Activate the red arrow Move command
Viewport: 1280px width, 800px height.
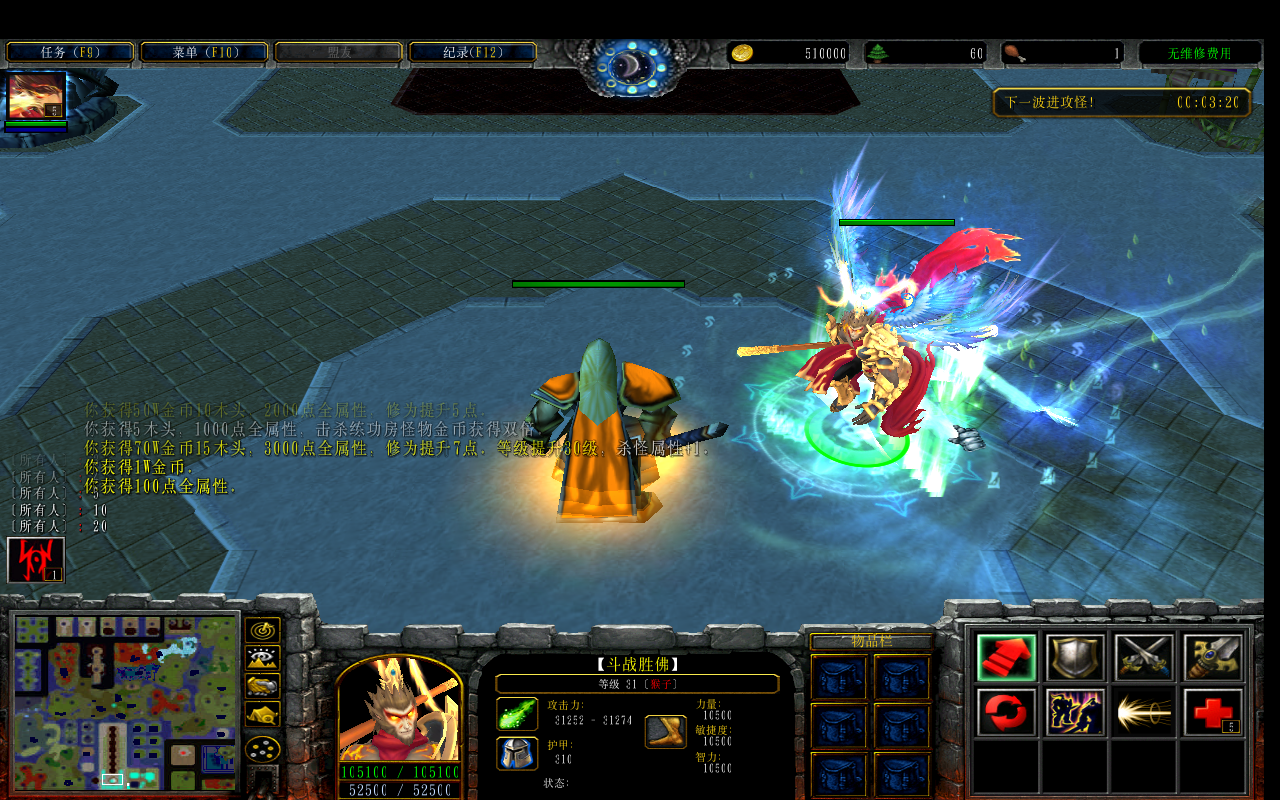coord(1006,658)
